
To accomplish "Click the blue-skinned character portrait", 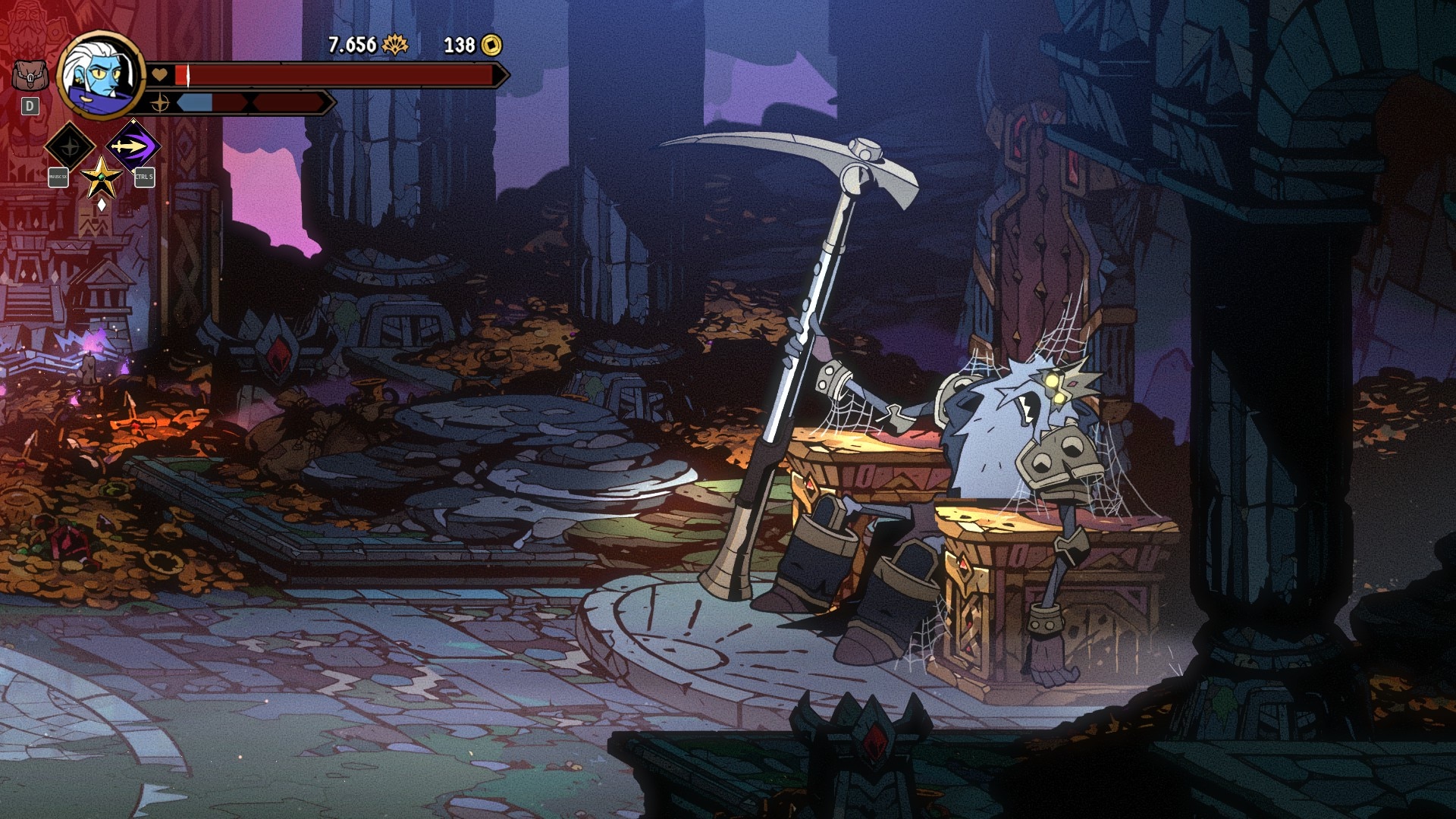I will (x=100, y=76).
